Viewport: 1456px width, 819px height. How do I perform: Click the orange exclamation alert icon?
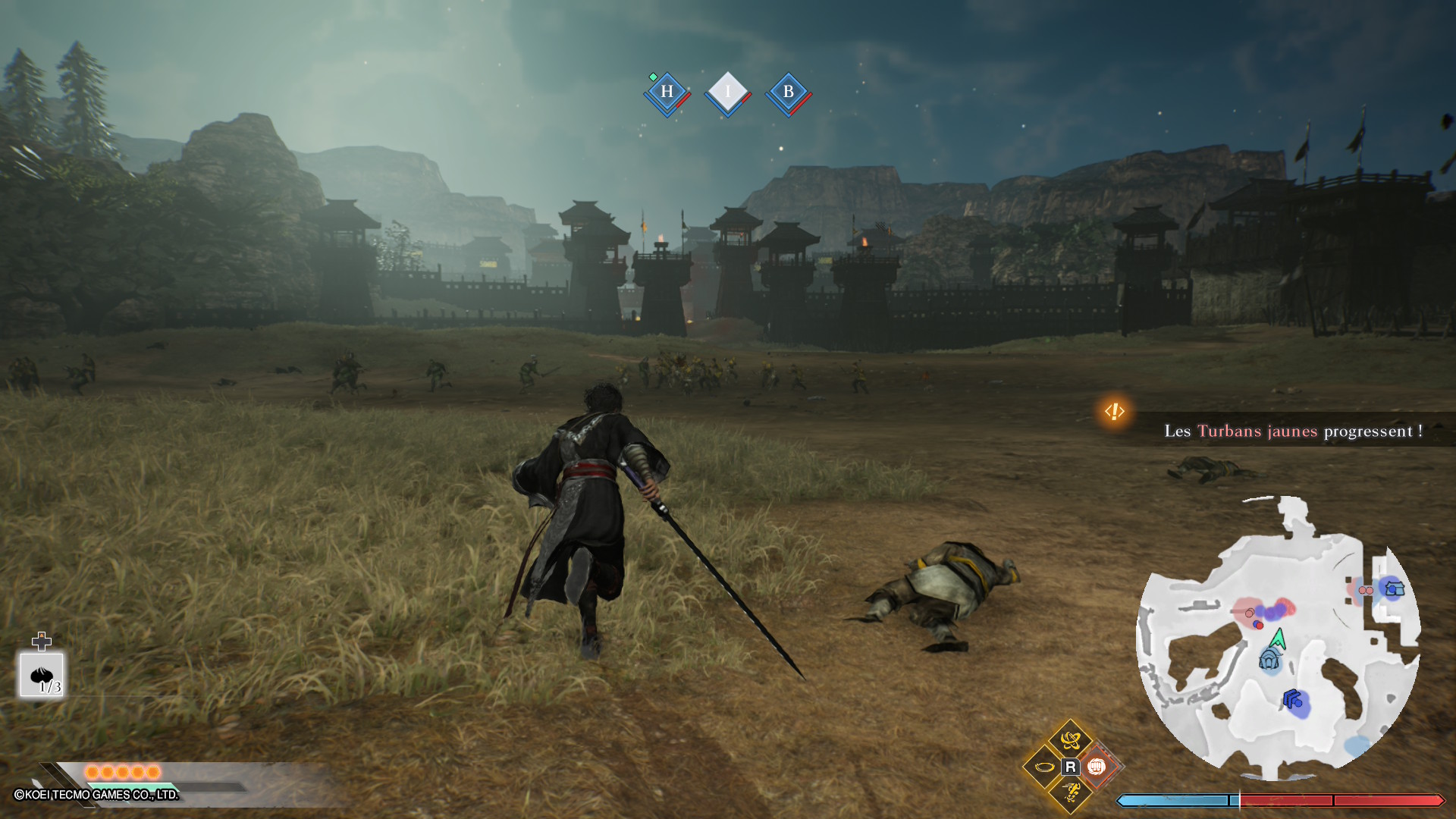point(1114,412)
